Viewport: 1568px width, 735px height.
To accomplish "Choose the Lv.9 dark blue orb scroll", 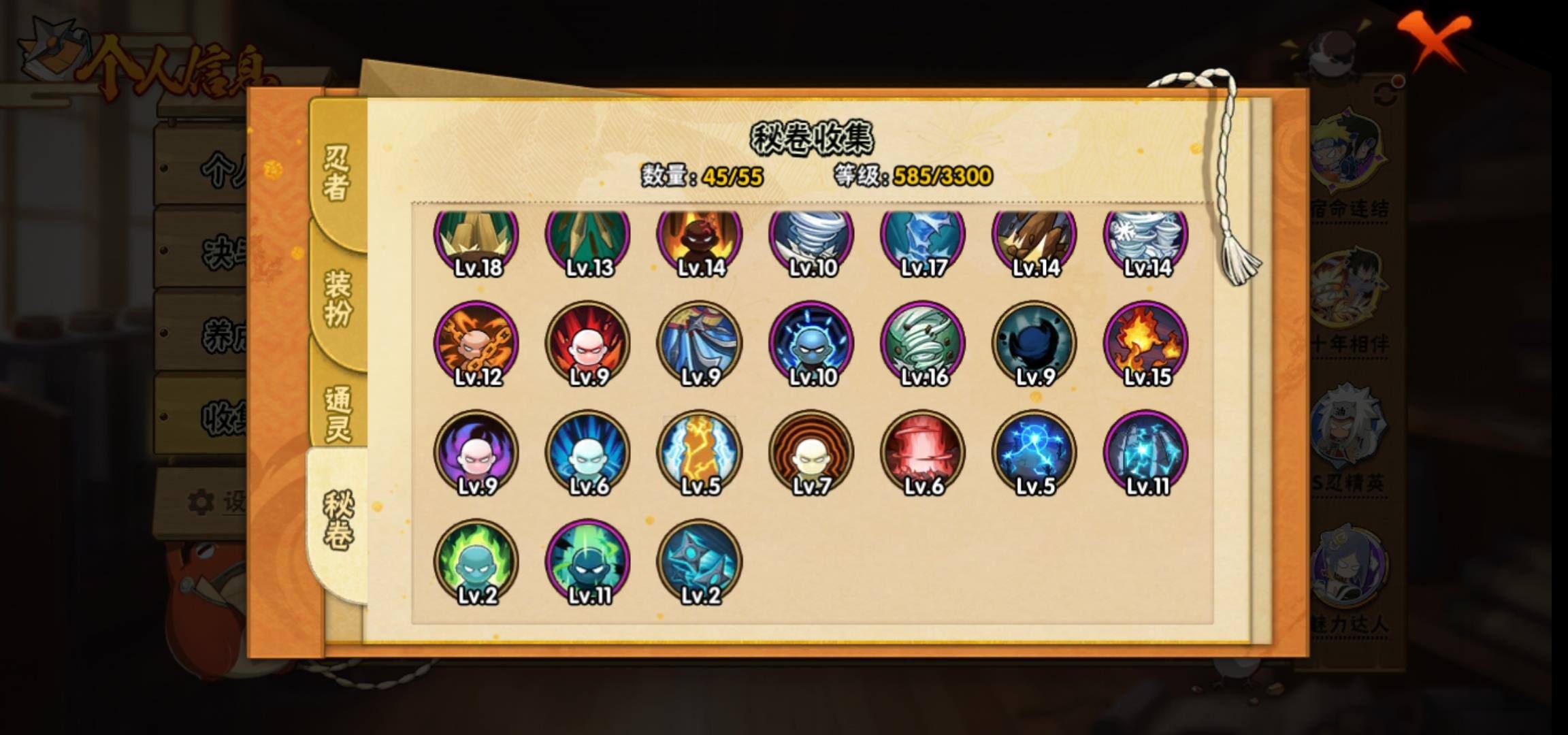I will pyautogui.click(x=1034, y=344).
